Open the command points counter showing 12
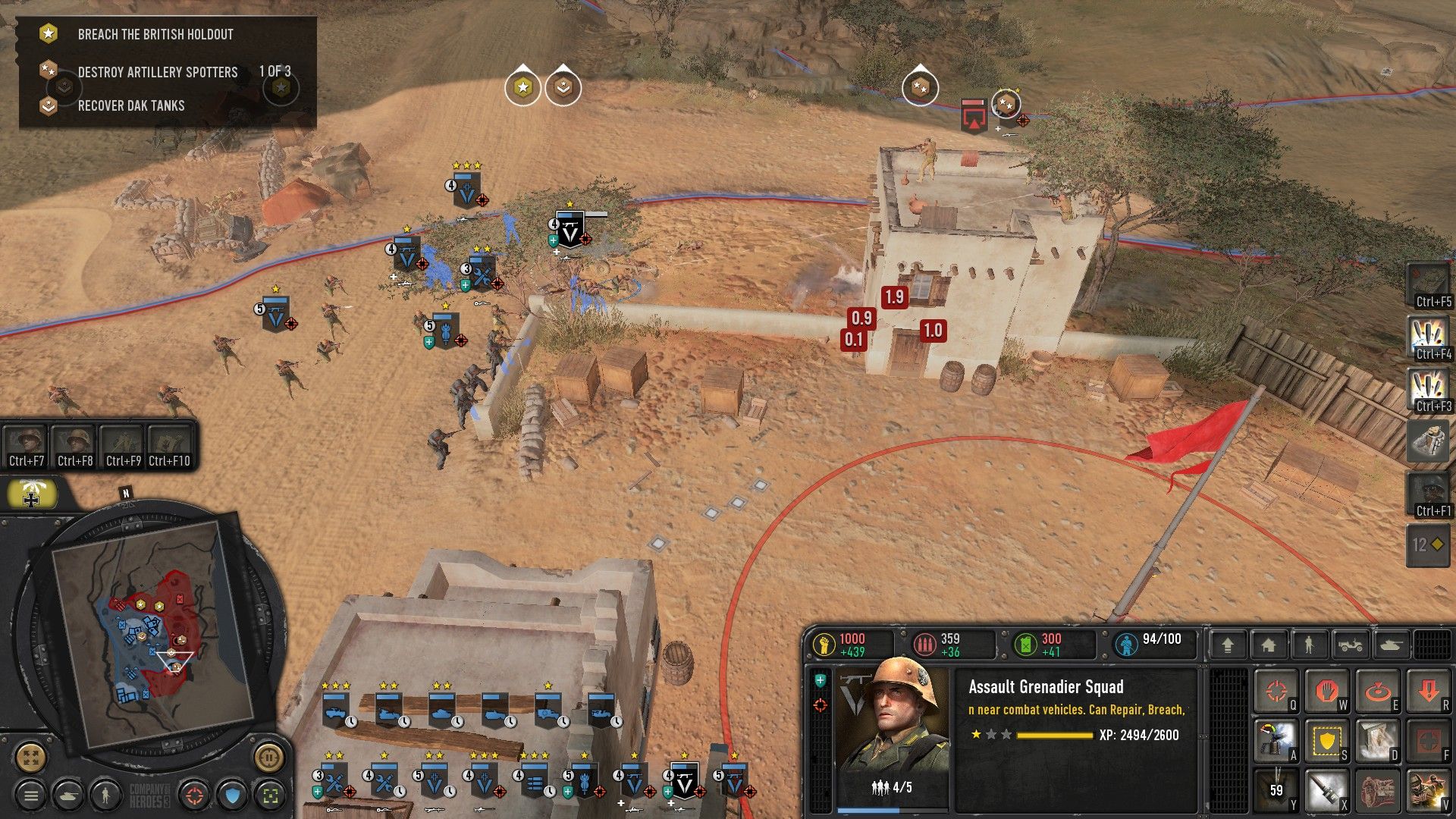This screenshot has width=1456, height=819. 1427,544
